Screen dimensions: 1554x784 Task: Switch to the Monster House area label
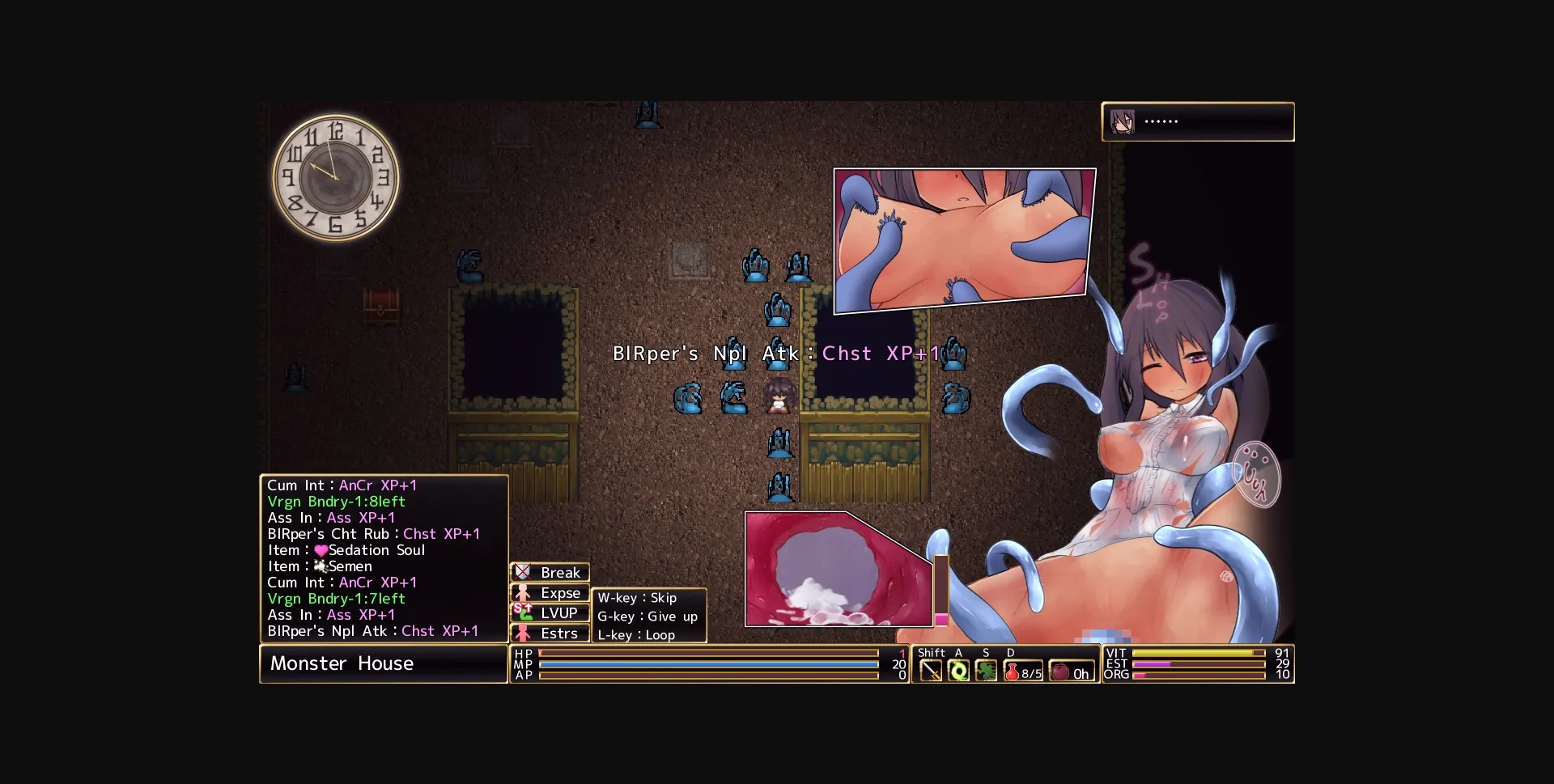(383, 663)
